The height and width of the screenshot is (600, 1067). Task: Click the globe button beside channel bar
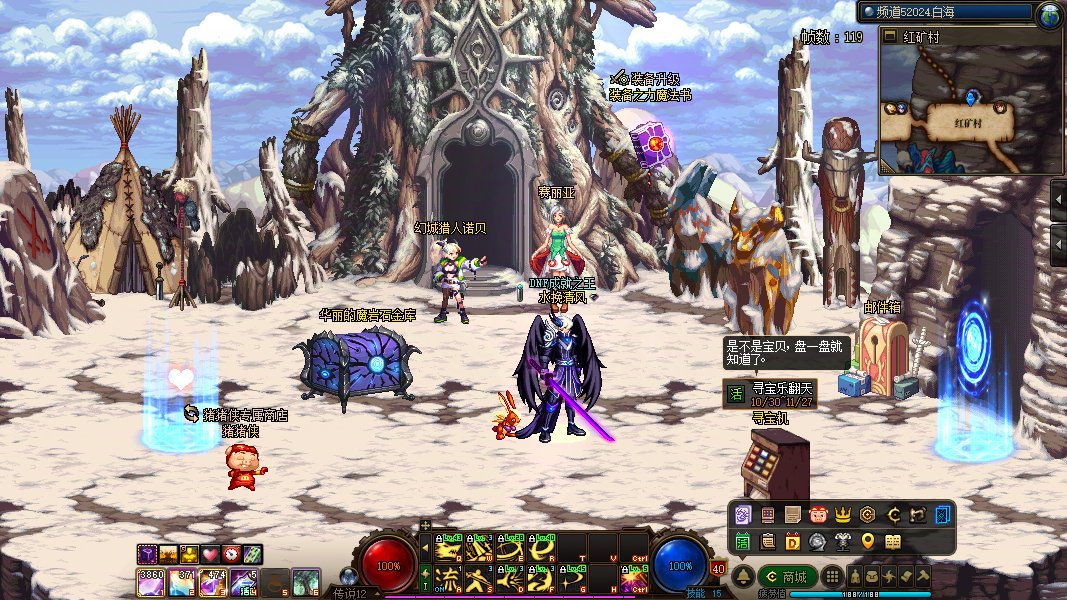click(x=1049, y=13)
